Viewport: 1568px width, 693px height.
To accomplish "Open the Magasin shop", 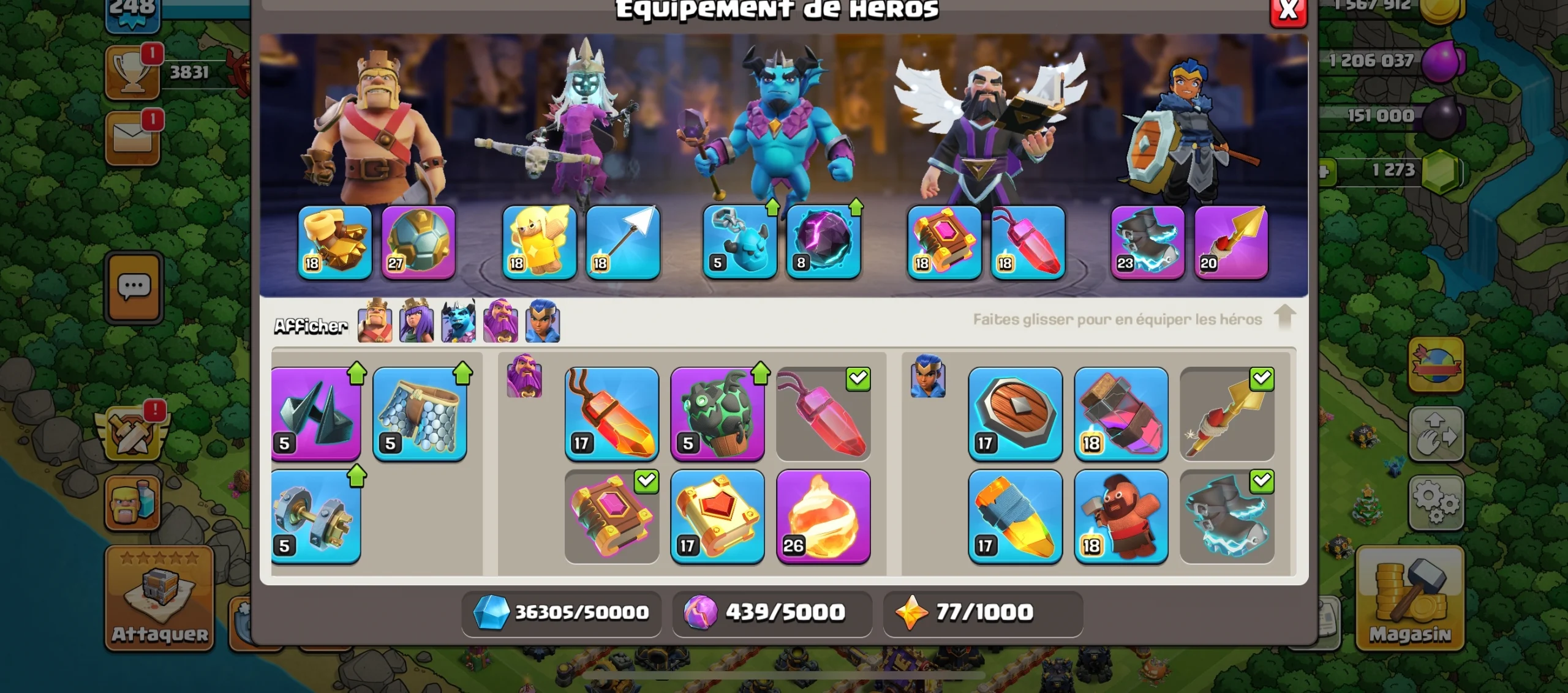I will click(x=1410, y=597).
